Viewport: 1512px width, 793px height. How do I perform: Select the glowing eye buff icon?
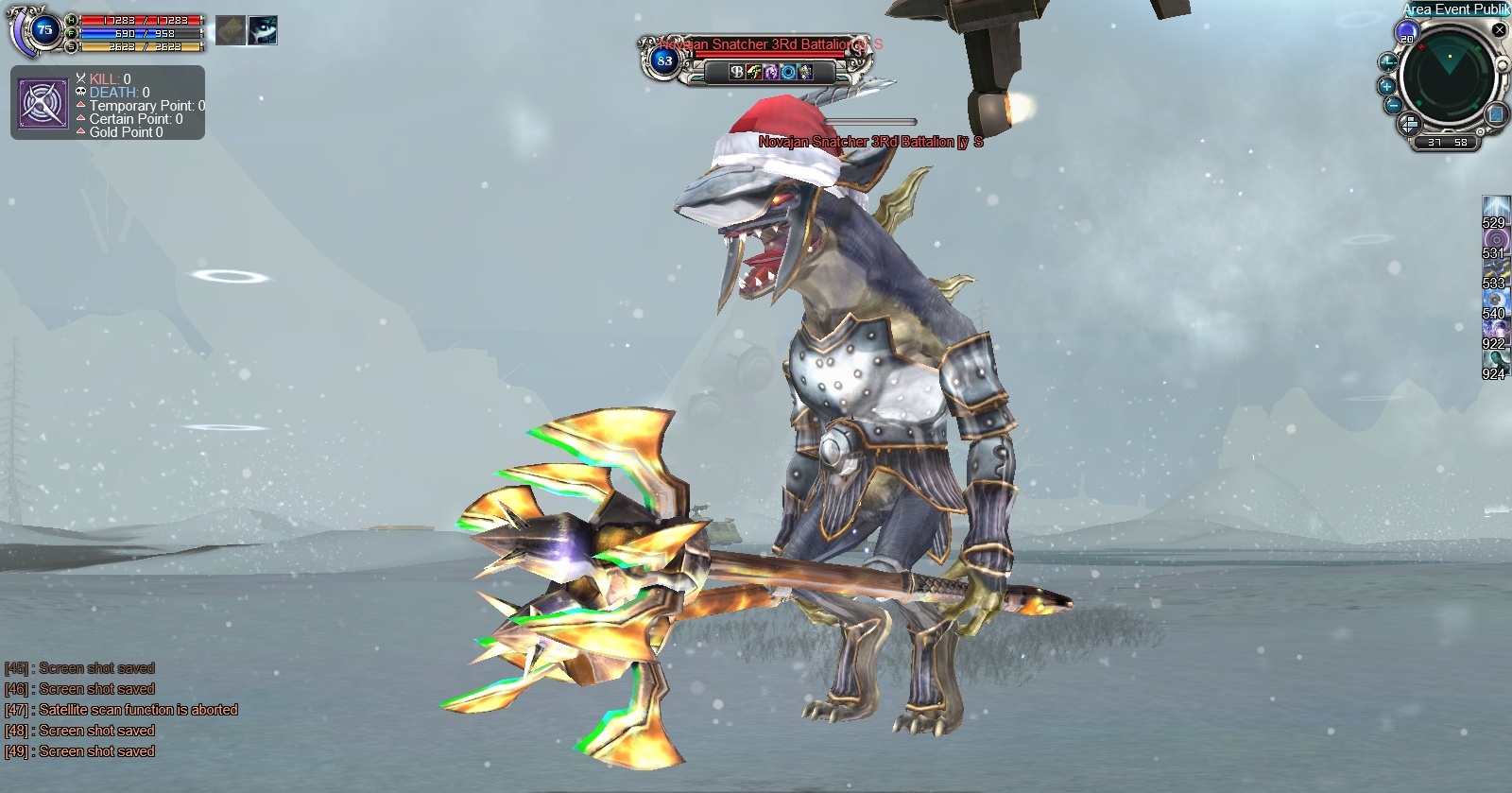[x=263, y=31]
